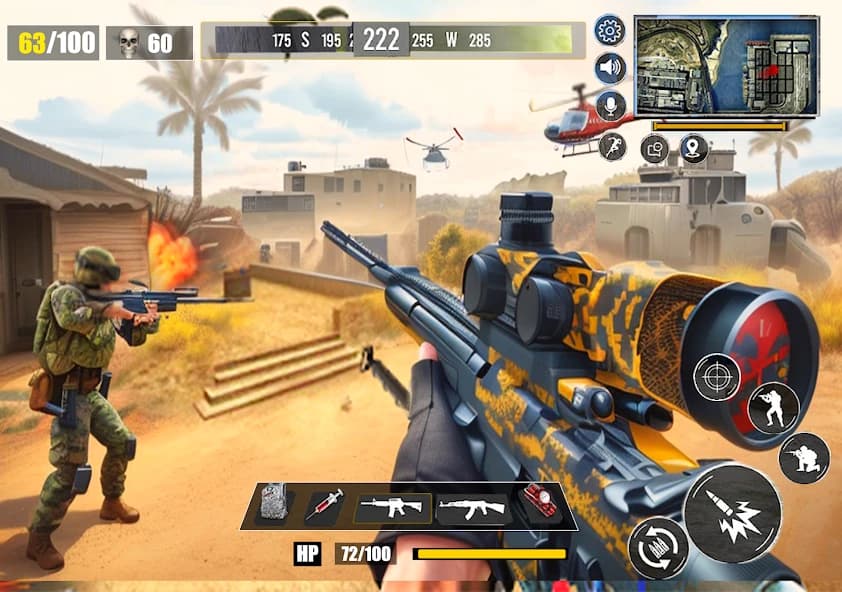Select the dynamite time bomb slot
The height and width of the screenshot is (592, 842).
(540, 502)
